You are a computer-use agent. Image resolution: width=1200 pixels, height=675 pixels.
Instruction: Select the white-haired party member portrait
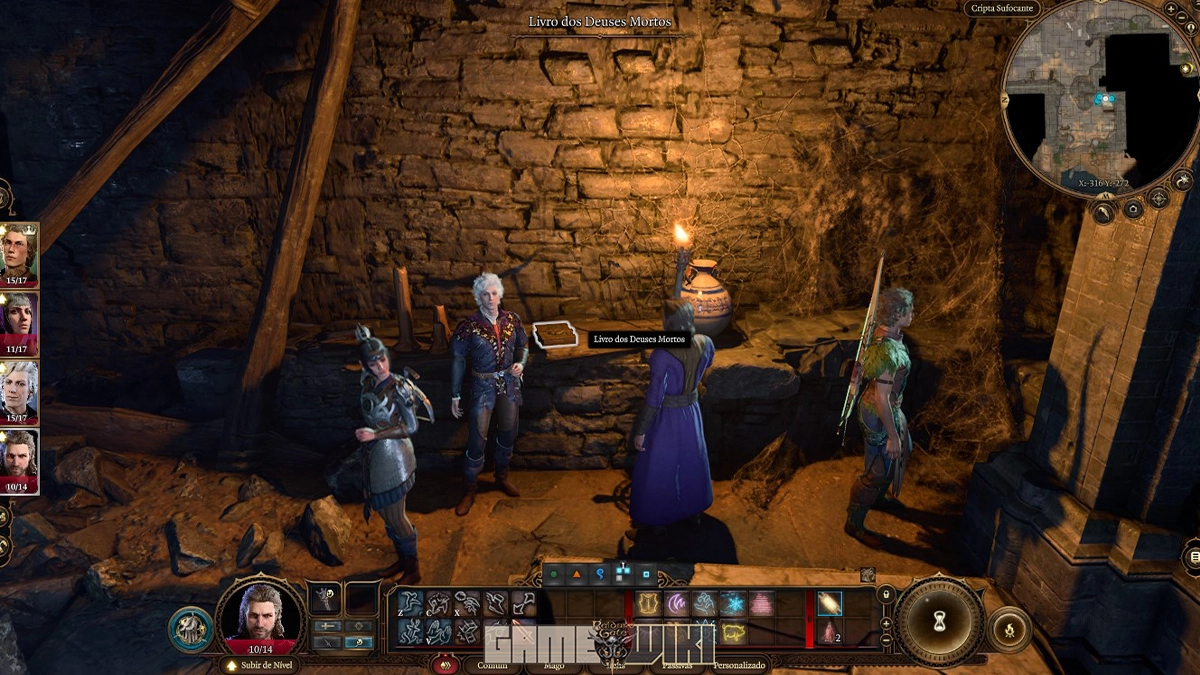coord(19,388)
